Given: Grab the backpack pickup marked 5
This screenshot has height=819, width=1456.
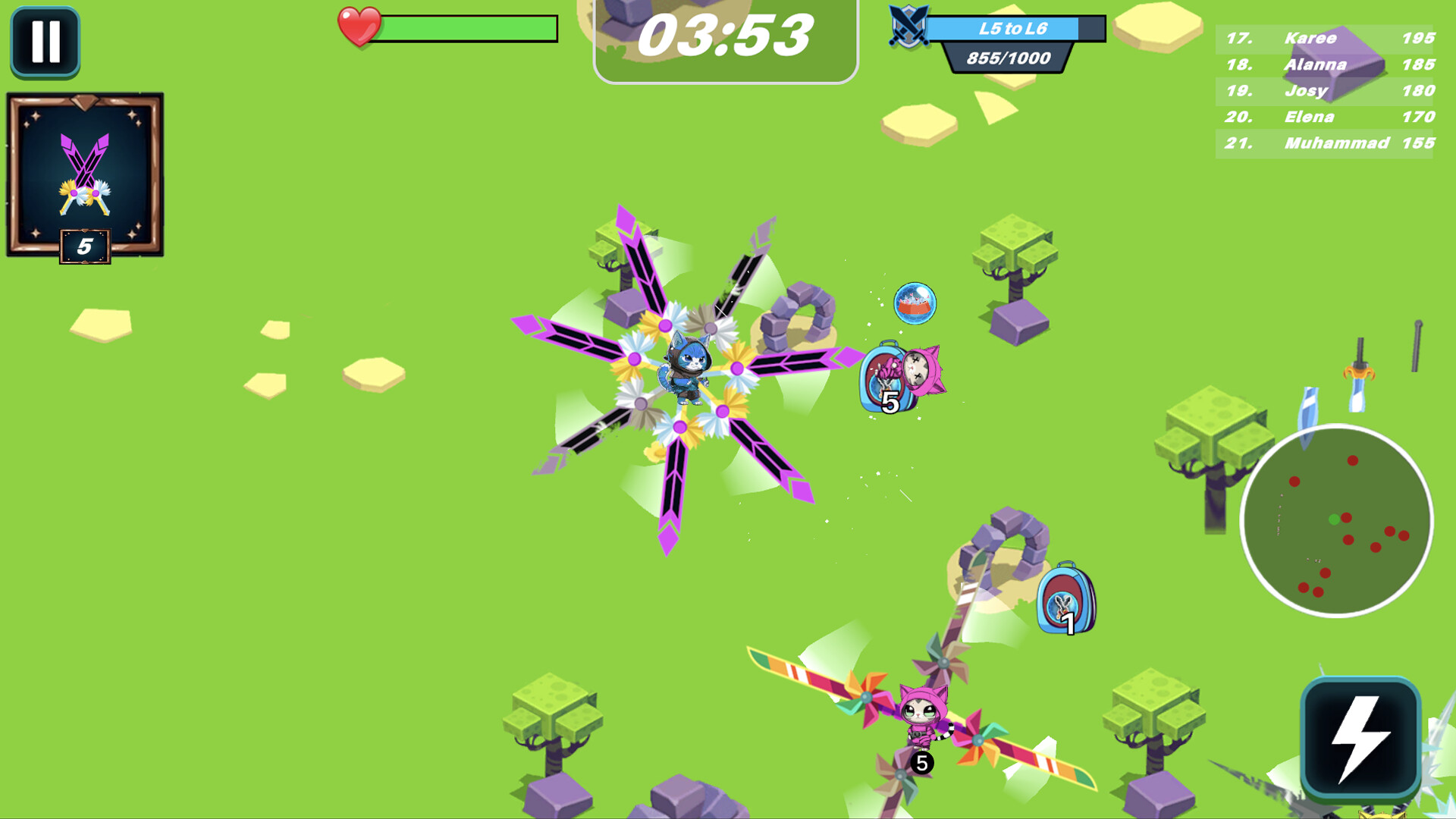Looking at the screenshot, I should tap(886, 375).
